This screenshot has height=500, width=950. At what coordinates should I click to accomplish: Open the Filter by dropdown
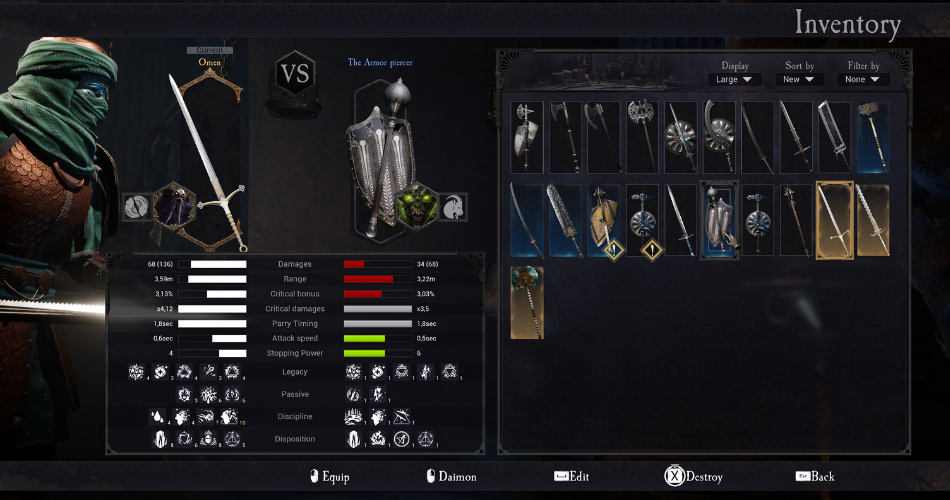(862, 79)
